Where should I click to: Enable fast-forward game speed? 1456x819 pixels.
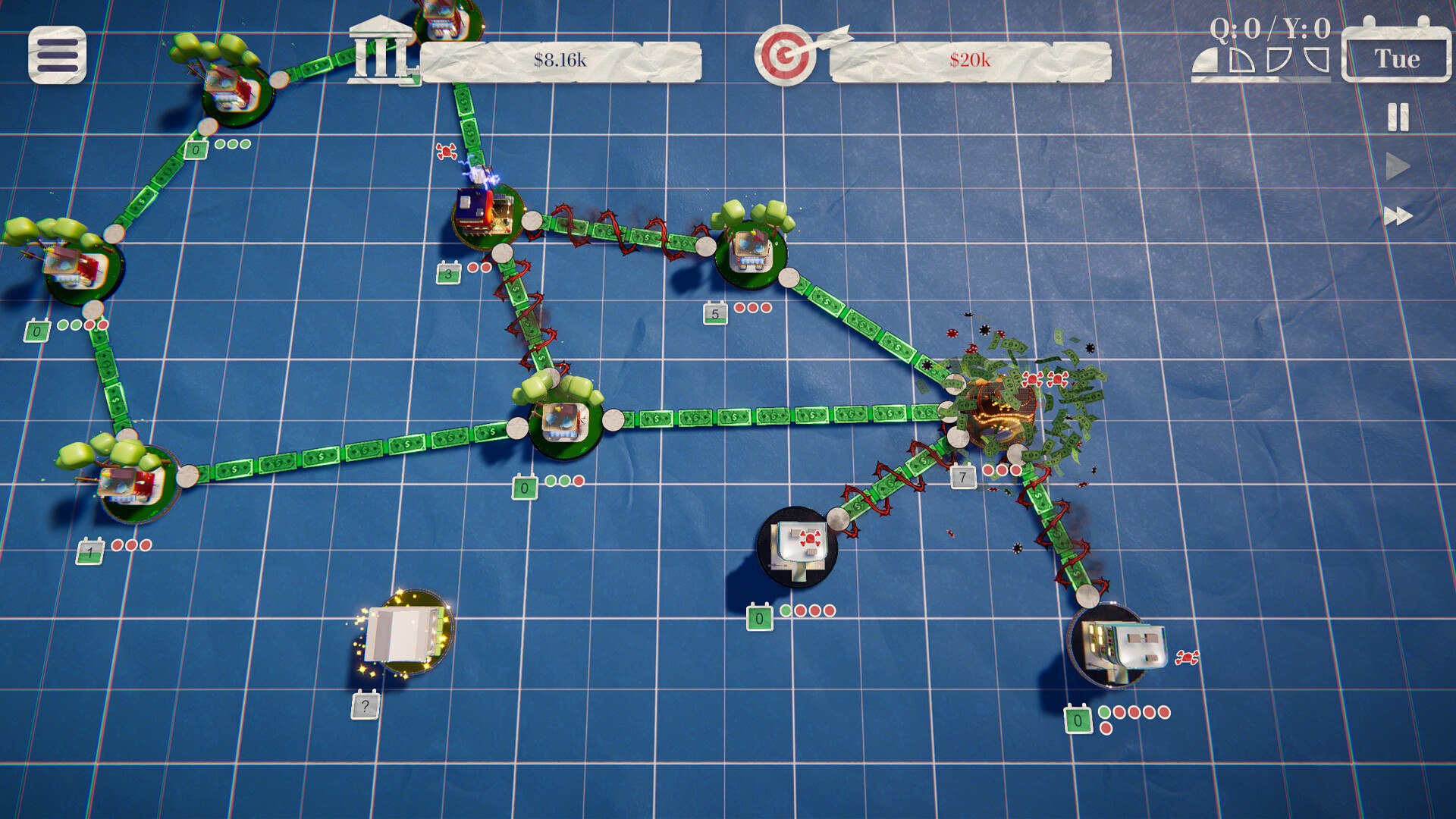pos(1399,216)
